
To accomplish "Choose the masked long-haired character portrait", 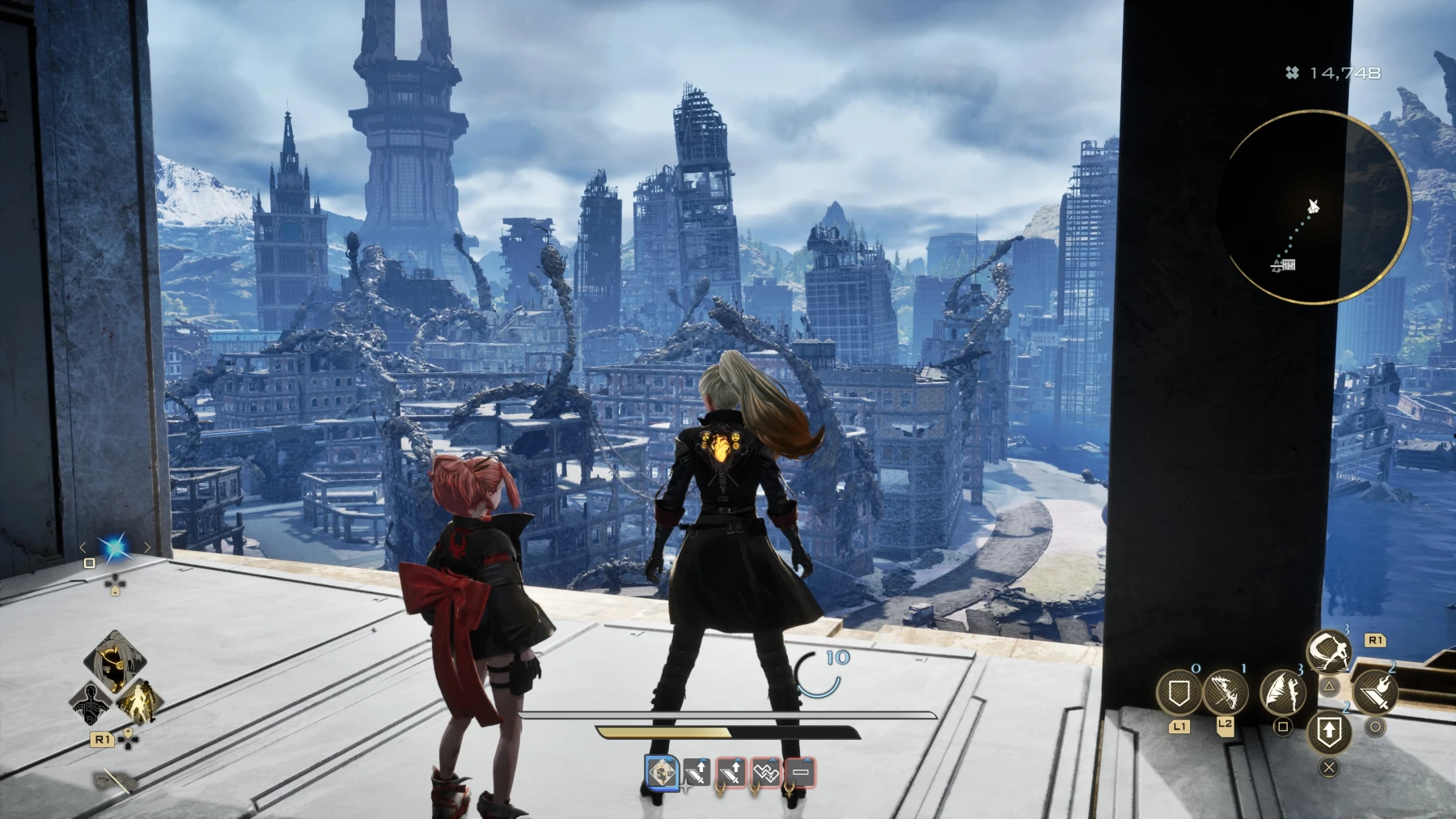I will 116,663.
